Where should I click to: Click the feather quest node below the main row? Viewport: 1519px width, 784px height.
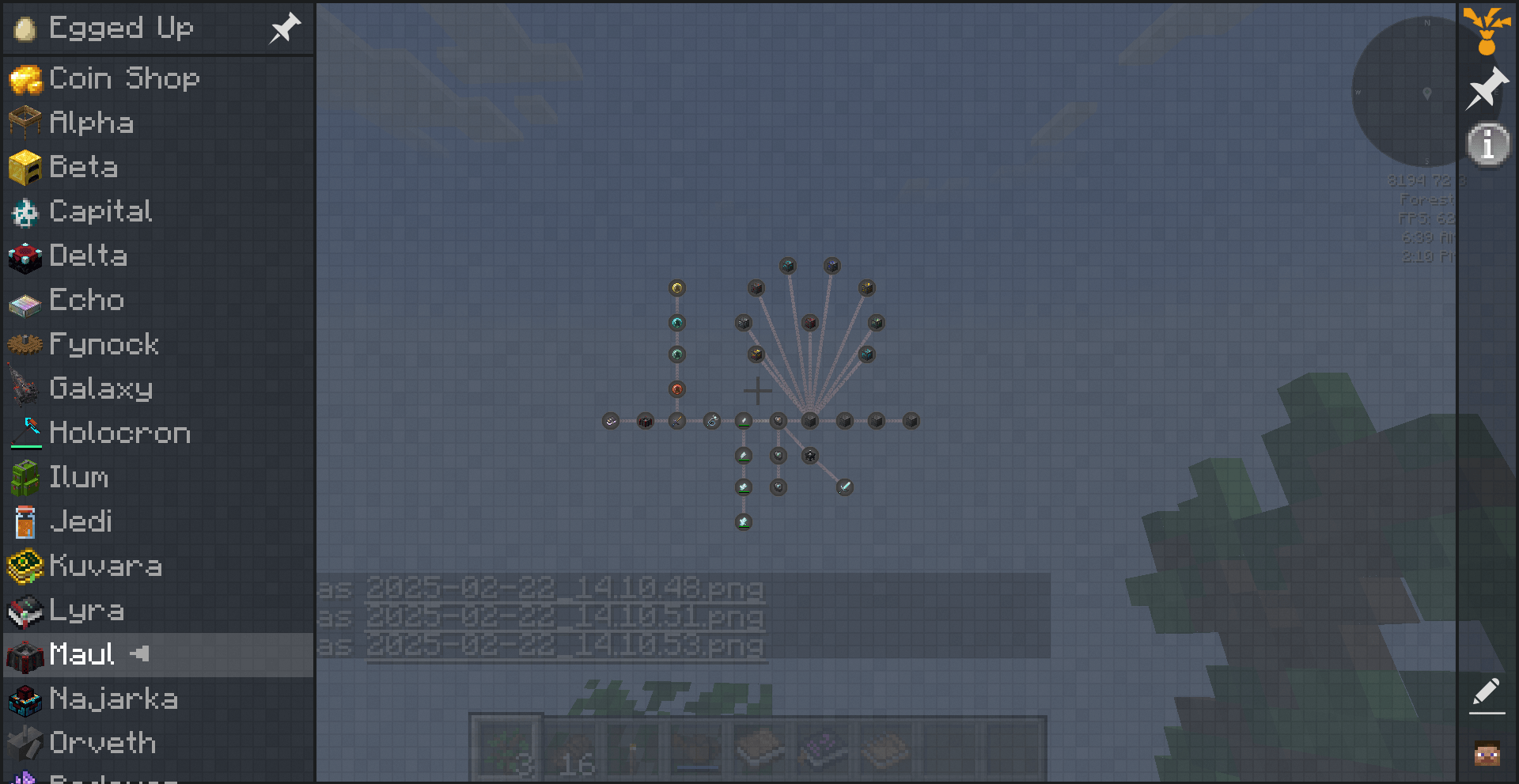(743, 456)
